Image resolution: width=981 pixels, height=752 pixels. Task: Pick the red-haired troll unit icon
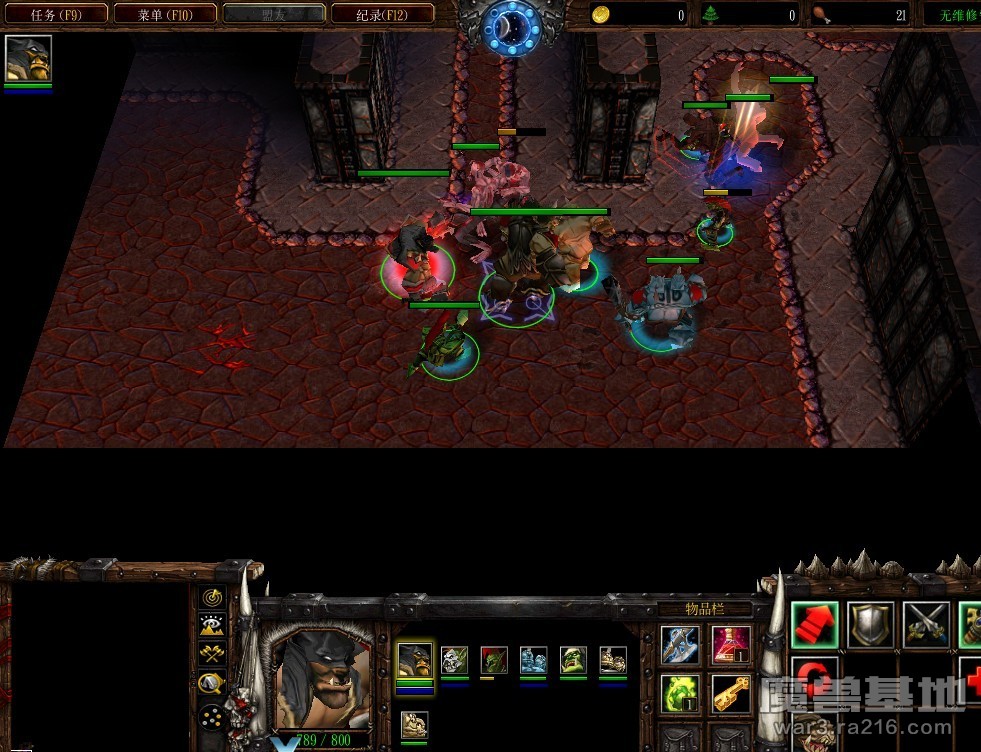pos(494,660)
